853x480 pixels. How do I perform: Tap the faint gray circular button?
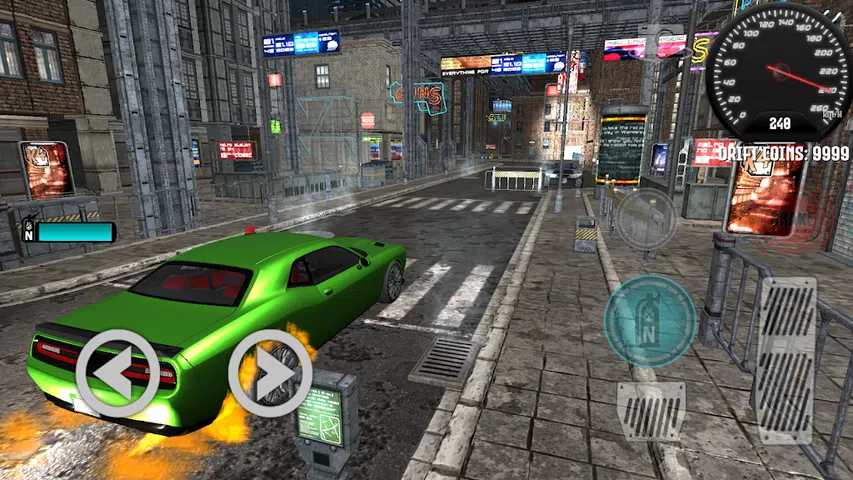[645, 218]
